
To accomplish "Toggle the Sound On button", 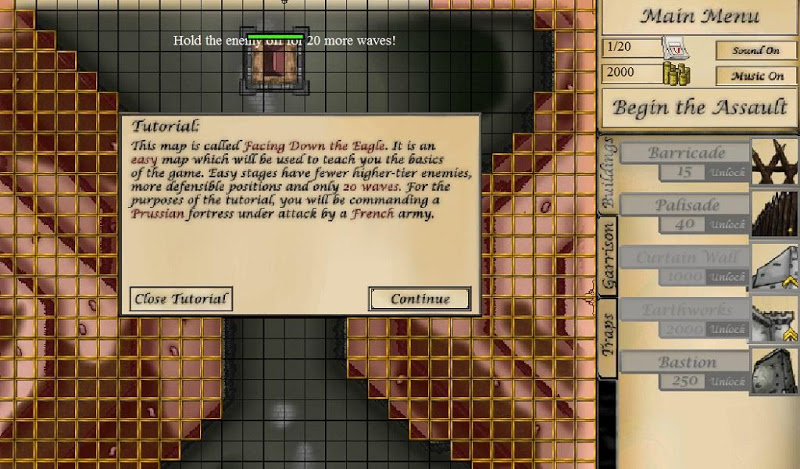I will [x=756, y=50].
